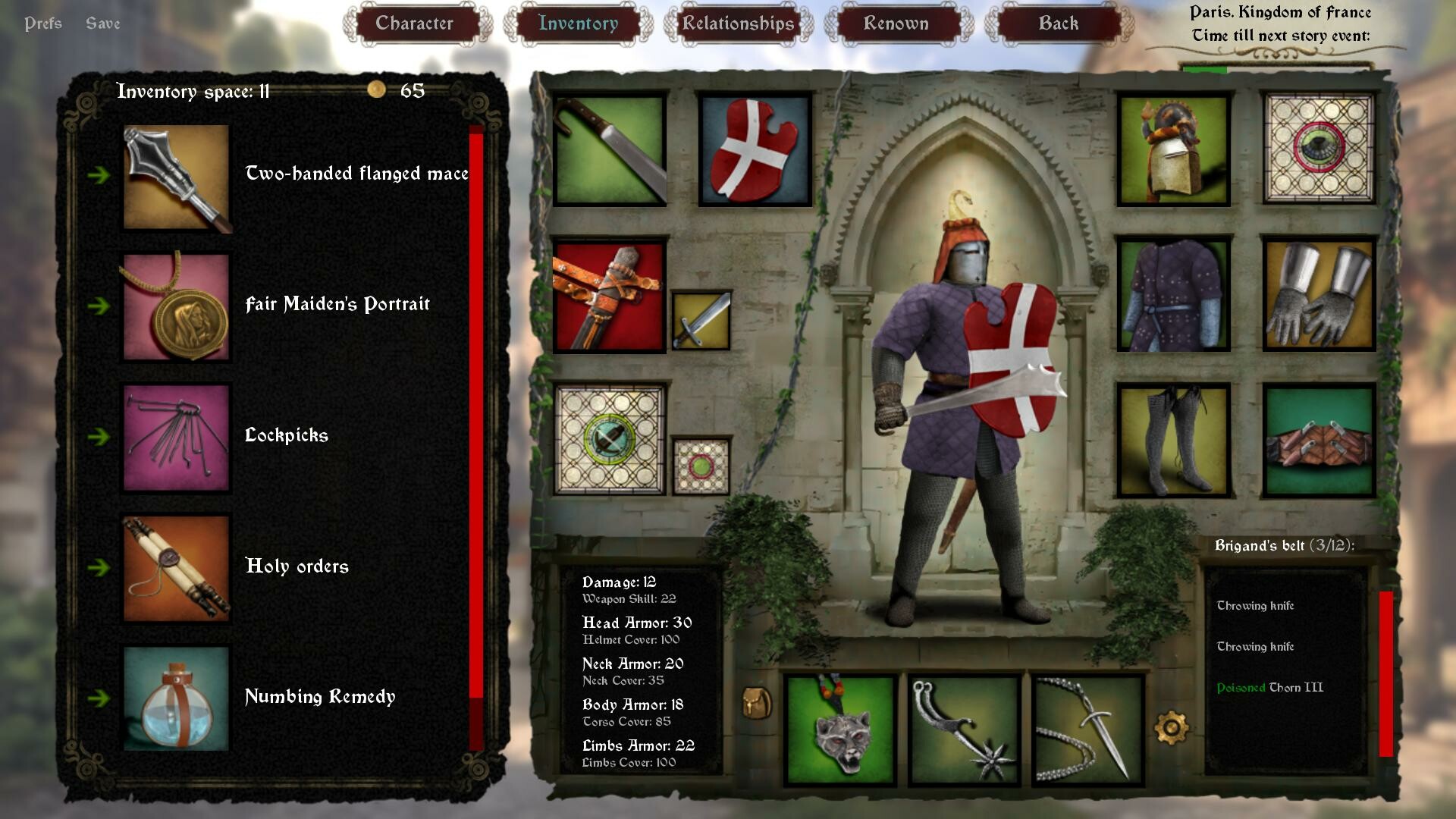Select the cat head amulet item

pos(842,728)
